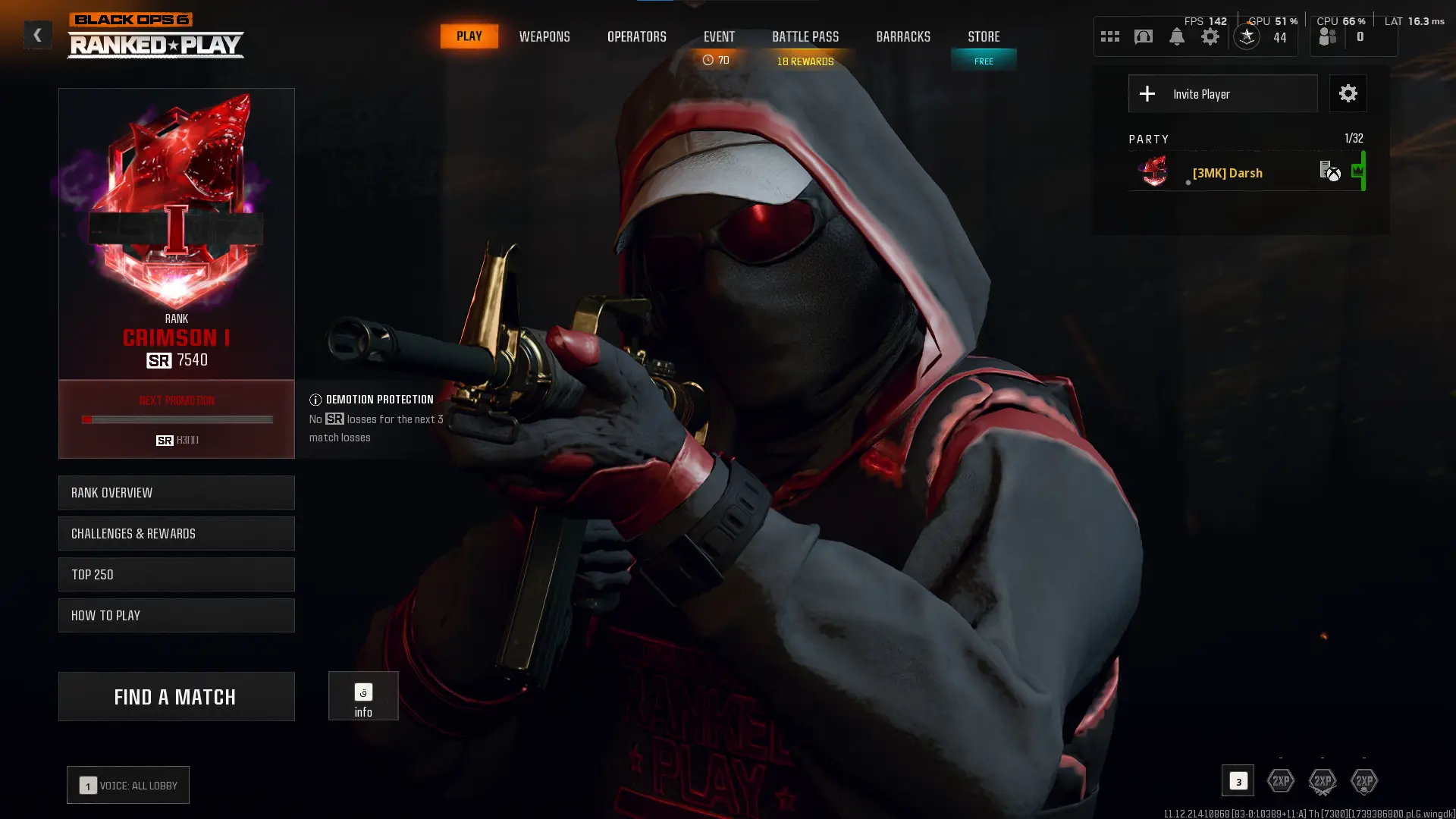
Task: Switch to the Weapons tab
Action: (544, 36)
